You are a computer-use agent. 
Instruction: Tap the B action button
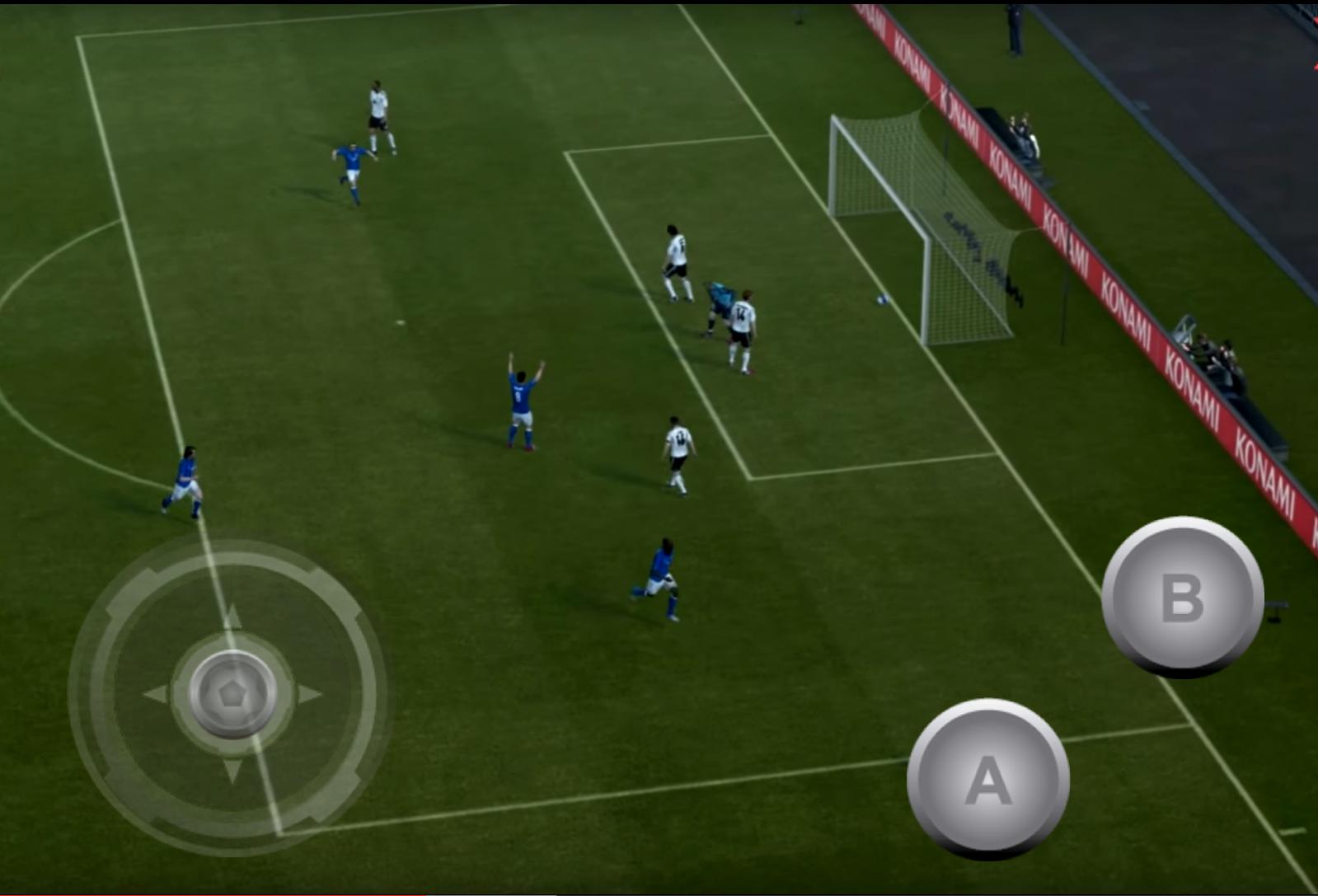tap(1184, 598)
